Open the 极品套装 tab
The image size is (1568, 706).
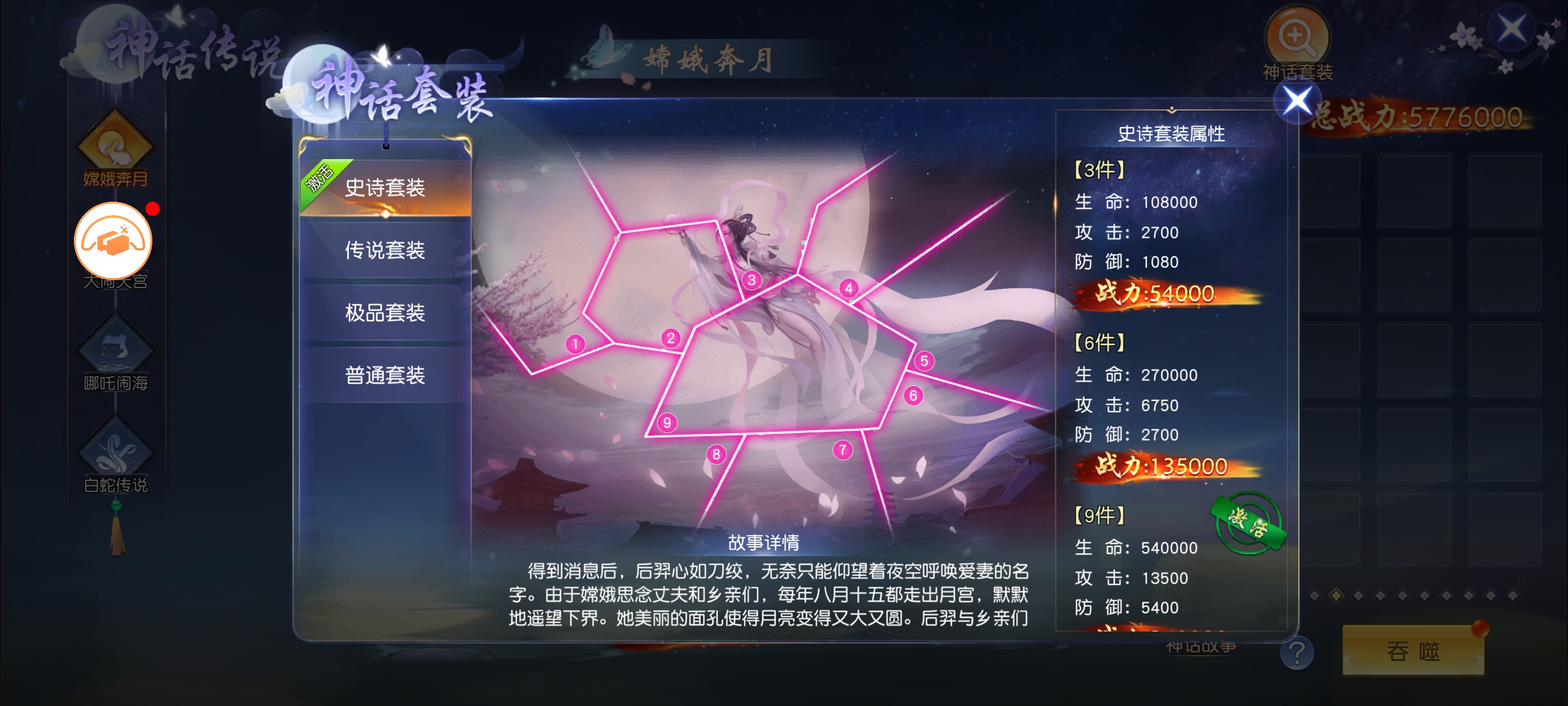385,313
